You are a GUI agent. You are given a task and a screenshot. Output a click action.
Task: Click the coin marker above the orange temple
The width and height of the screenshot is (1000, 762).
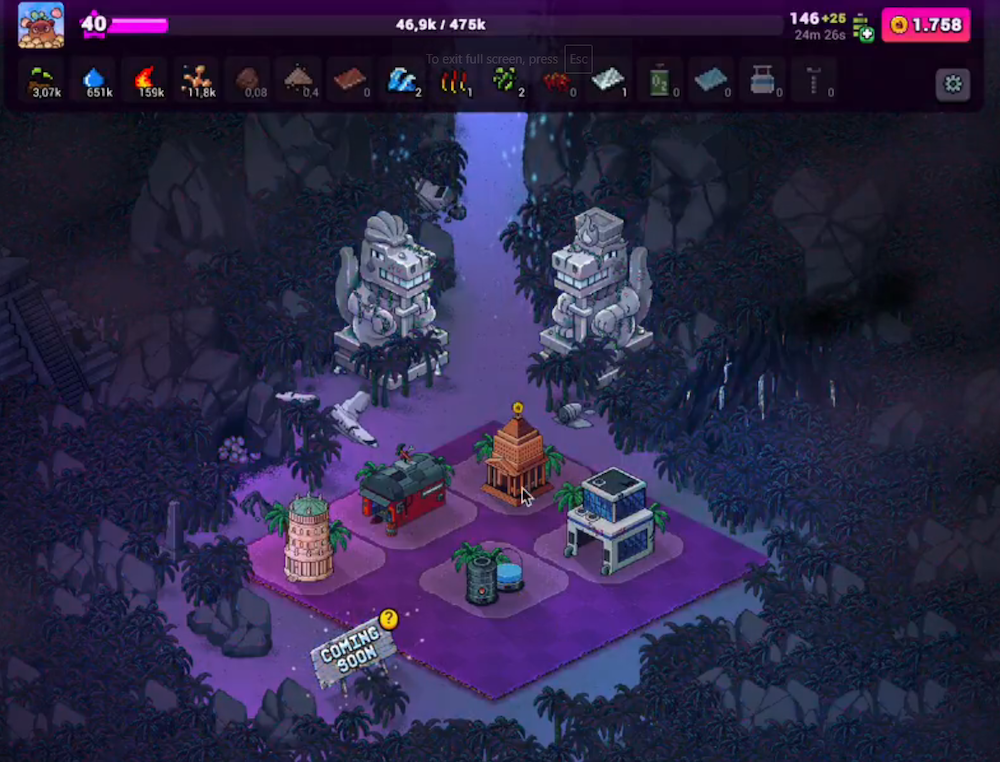pos(518,408)
